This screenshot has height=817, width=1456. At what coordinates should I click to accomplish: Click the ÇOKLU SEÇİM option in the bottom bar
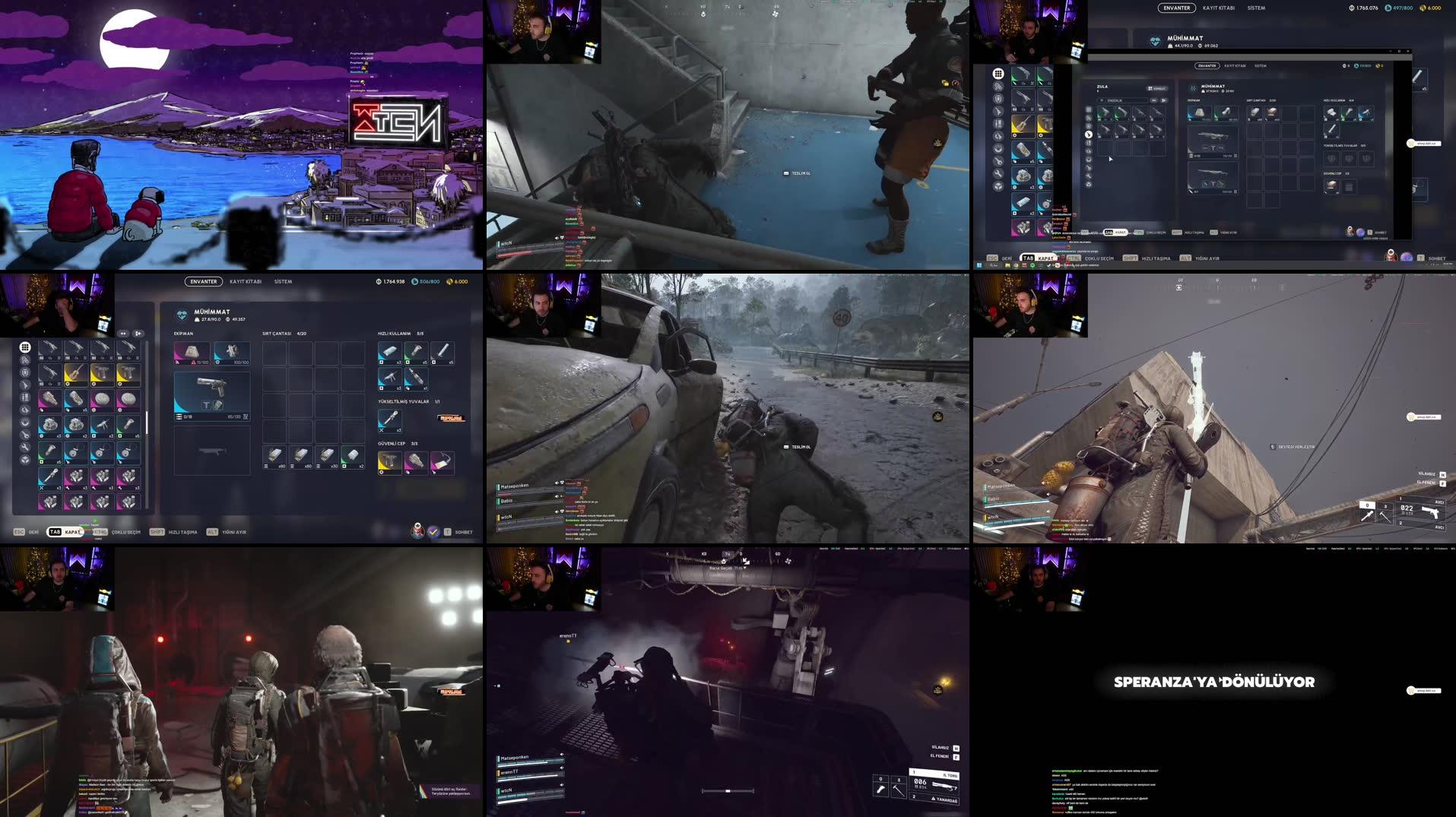tap(125, 533)
